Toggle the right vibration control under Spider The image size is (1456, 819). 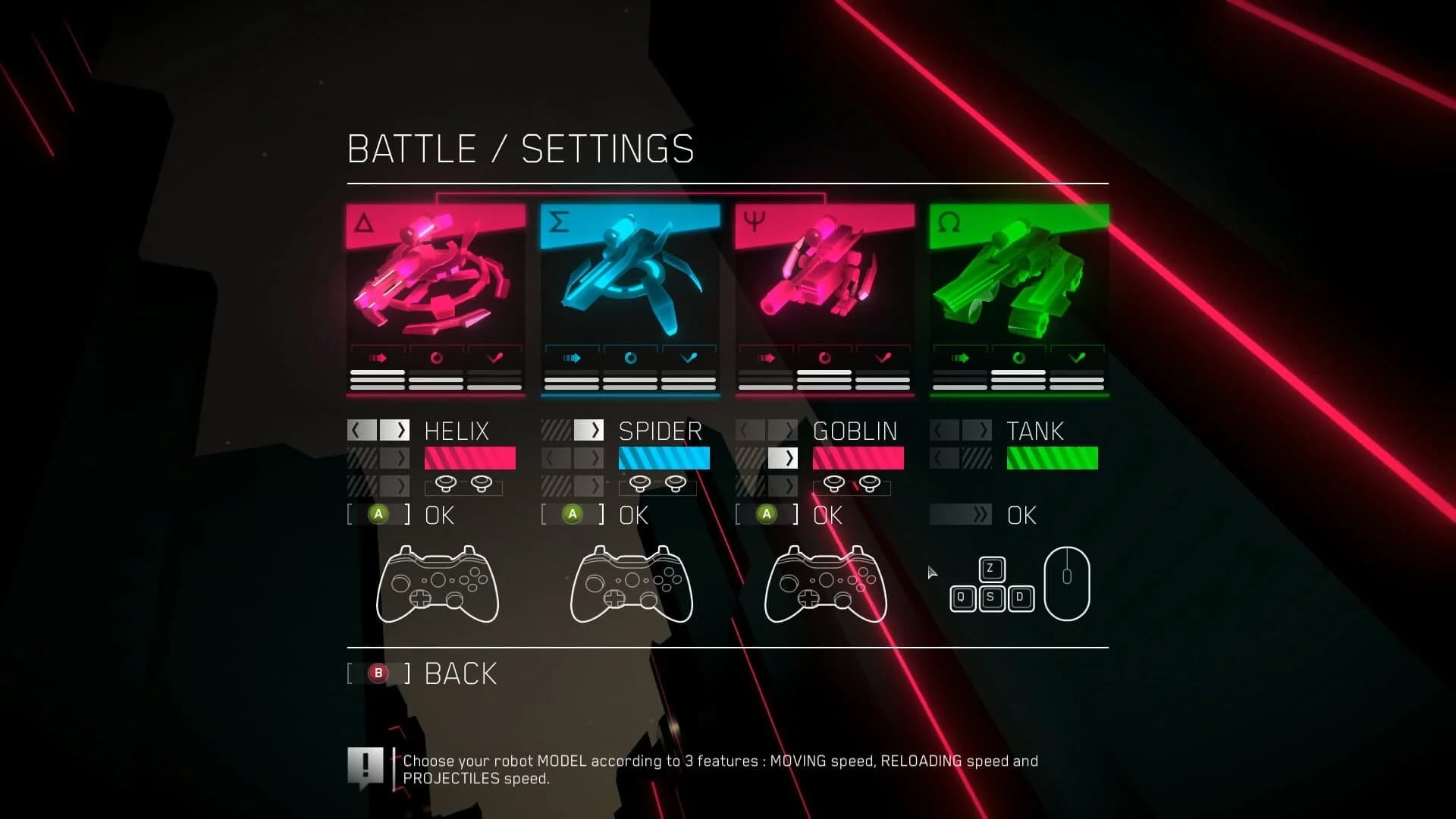point(676,485)
